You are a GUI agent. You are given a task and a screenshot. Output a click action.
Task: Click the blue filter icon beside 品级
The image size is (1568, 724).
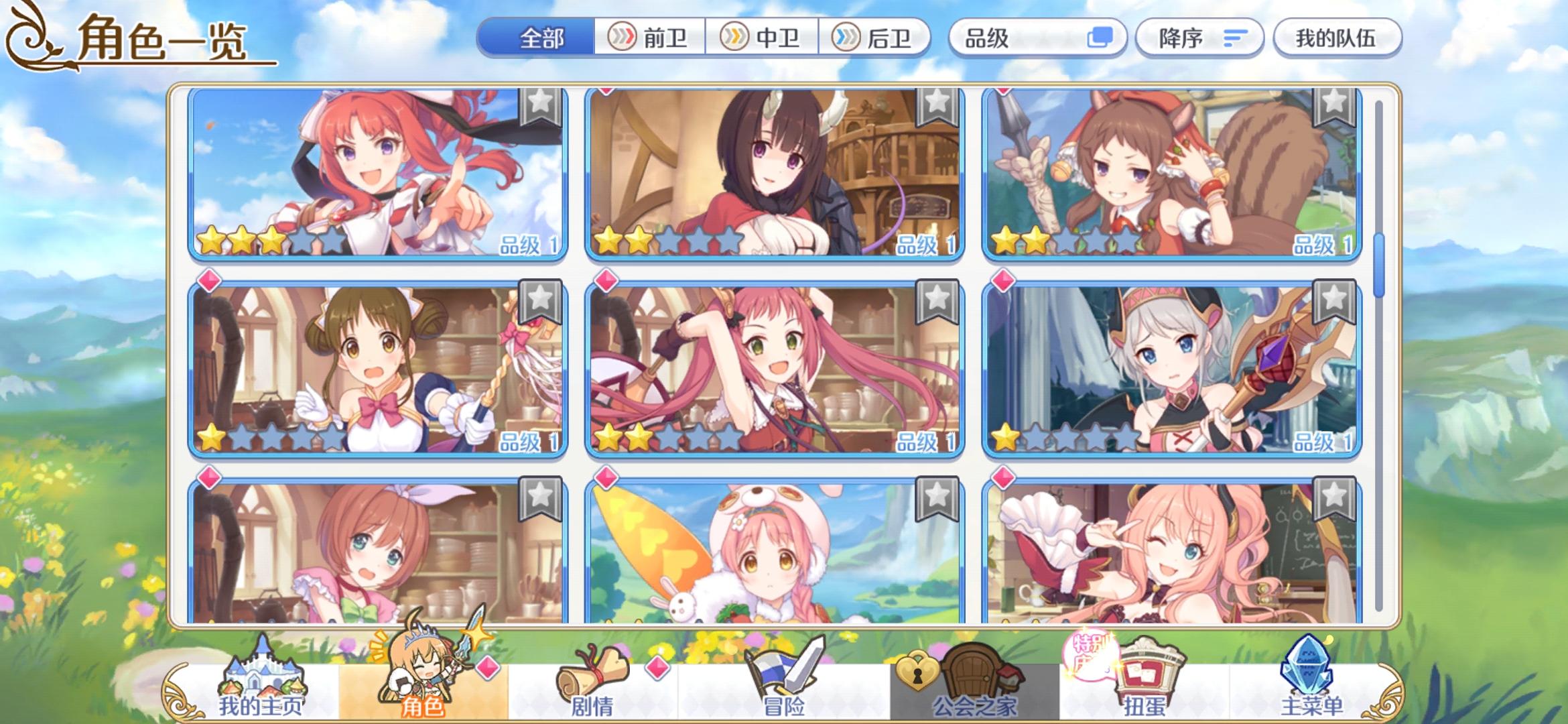(1104, 38)
